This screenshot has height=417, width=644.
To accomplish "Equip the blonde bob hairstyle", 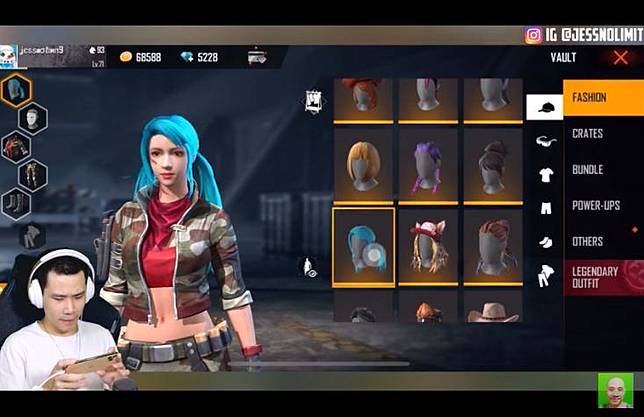I will coord(362,166).
